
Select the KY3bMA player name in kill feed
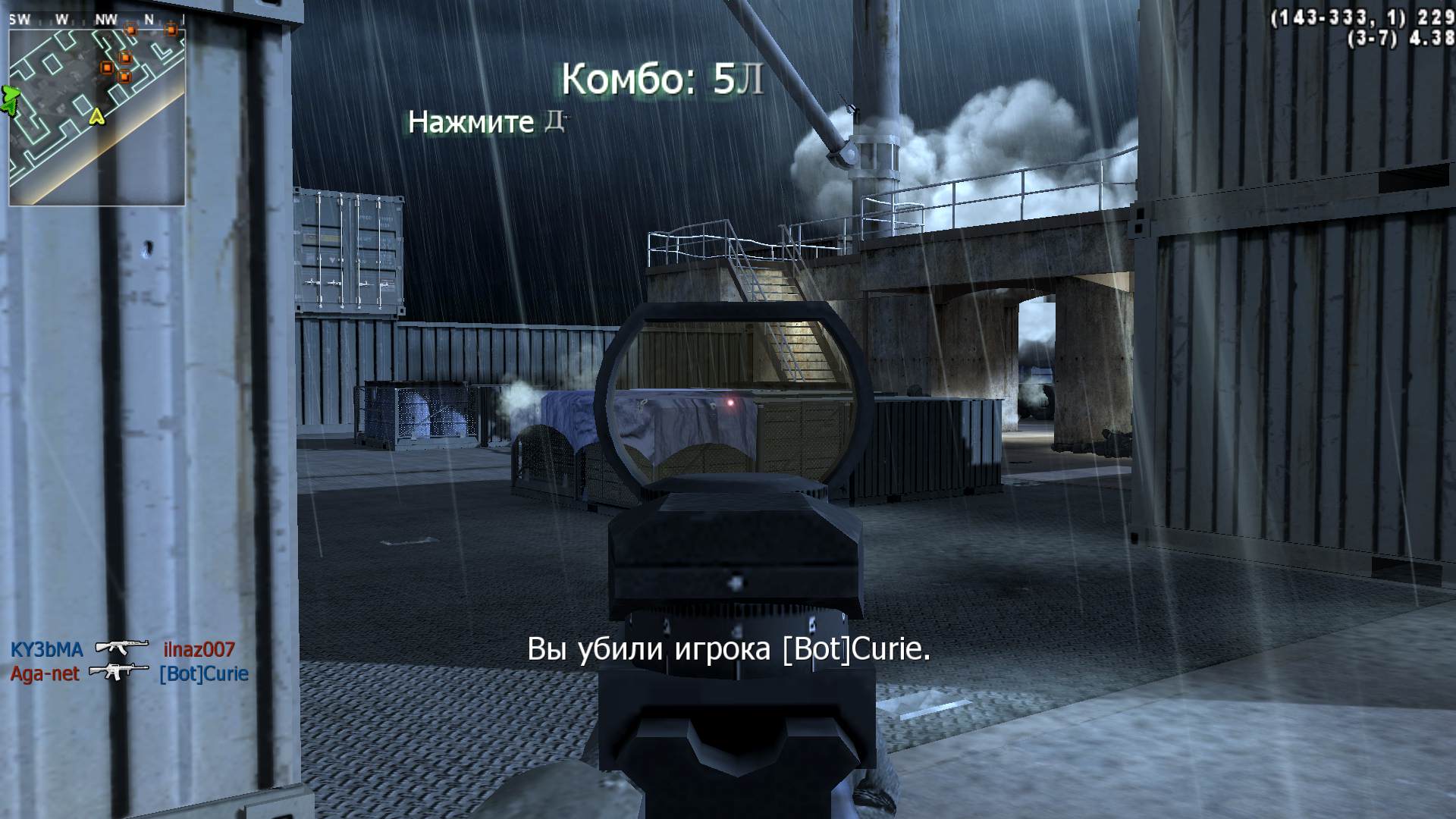(x=45, y=648)
